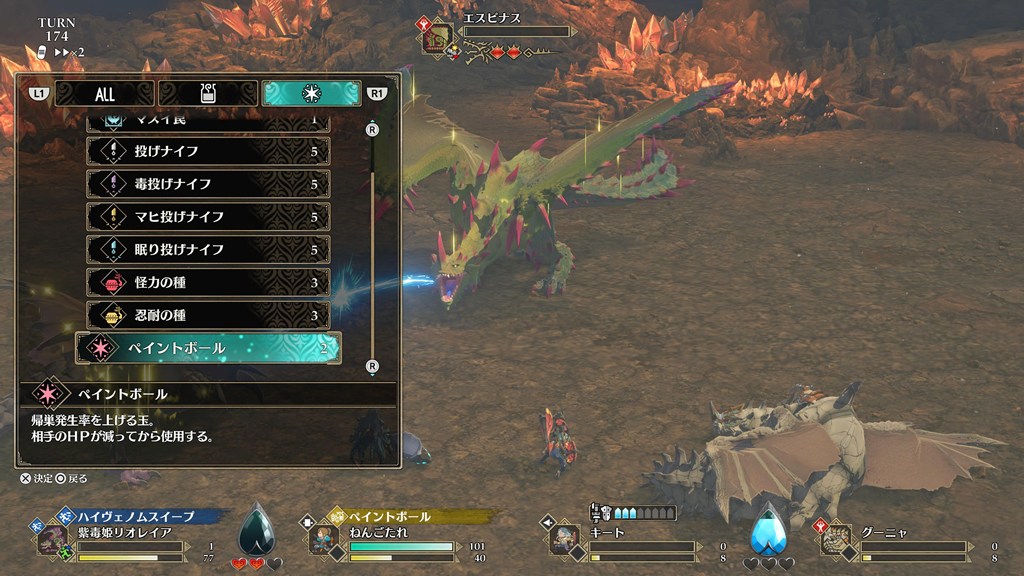Choose the 毒投げナイフ item
This screenshot has height=576, width=1024.
click(209, 184)
